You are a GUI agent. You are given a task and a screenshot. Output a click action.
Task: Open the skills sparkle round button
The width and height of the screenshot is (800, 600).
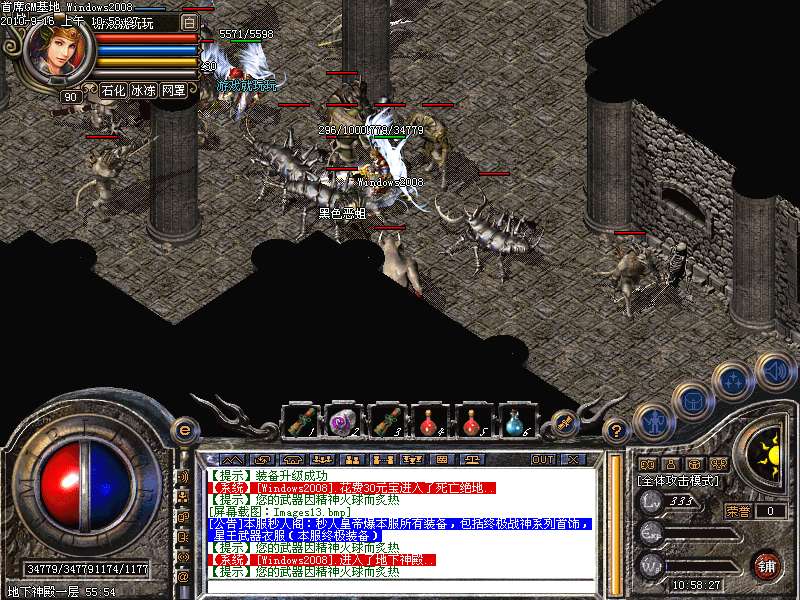(733, 380)
